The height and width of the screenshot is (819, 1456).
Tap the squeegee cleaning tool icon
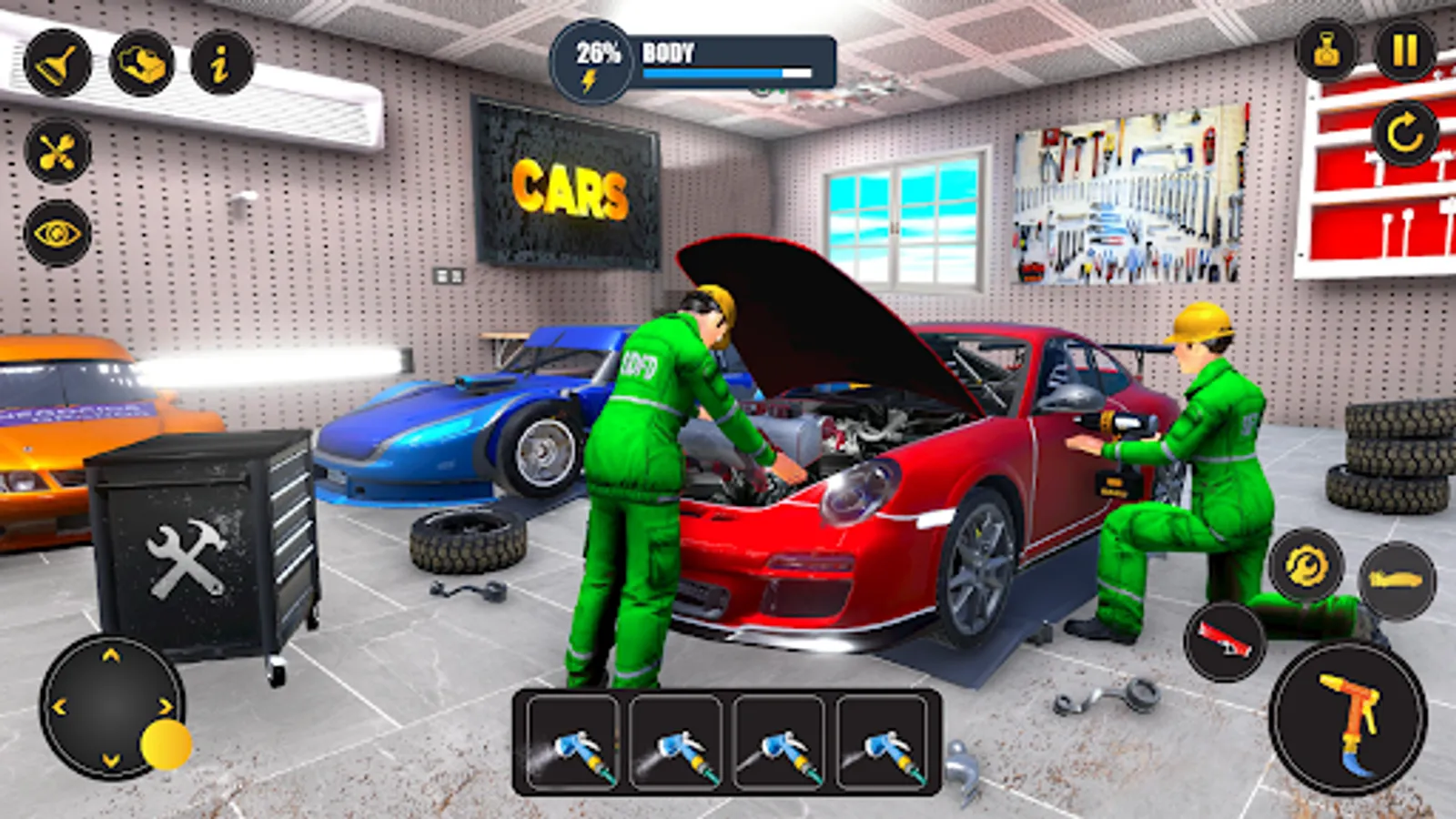pos(57,63)
